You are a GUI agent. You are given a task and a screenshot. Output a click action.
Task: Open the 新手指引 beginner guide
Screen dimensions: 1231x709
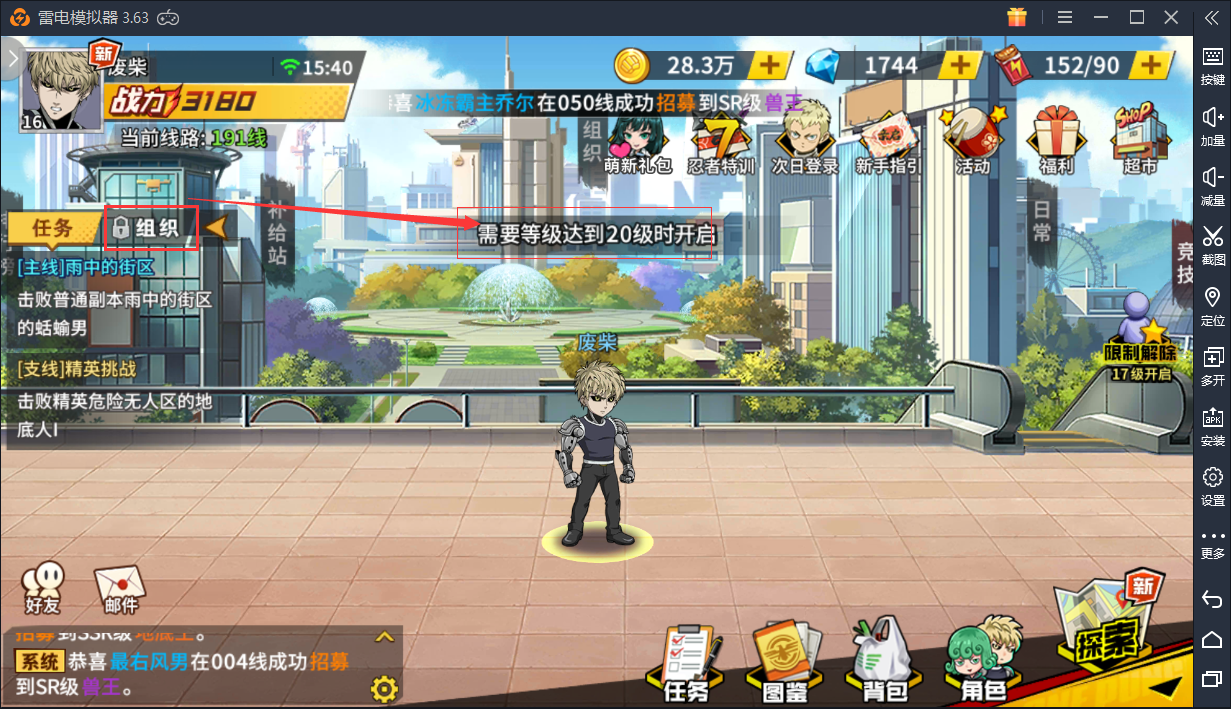[888, 143]
